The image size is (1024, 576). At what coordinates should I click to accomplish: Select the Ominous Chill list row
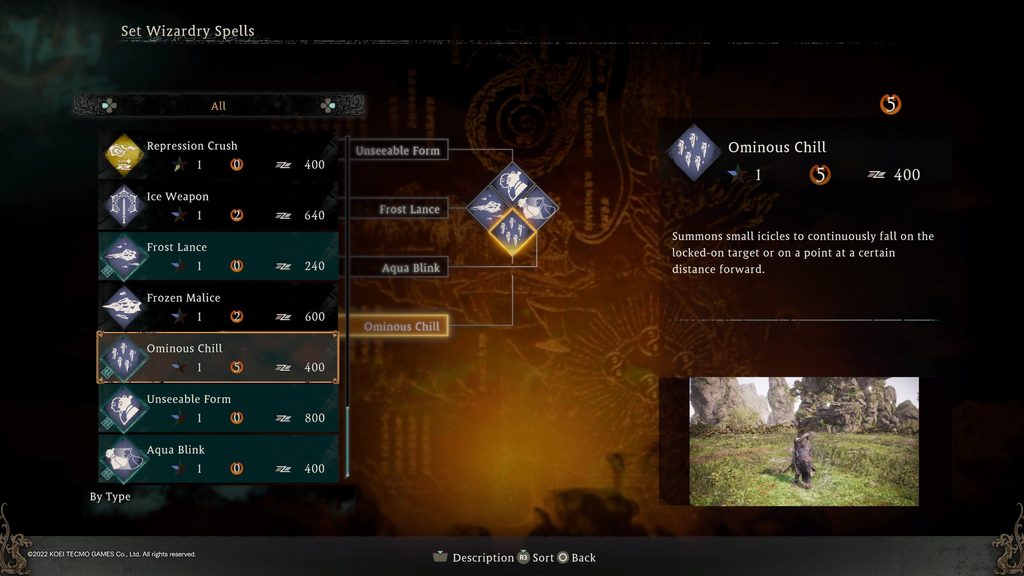218,358
